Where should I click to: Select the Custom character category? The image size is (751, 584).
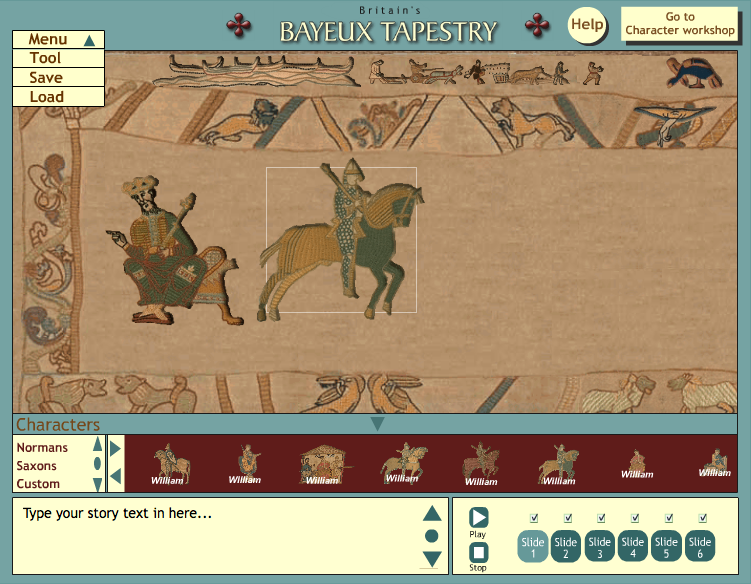click(38, 484)
